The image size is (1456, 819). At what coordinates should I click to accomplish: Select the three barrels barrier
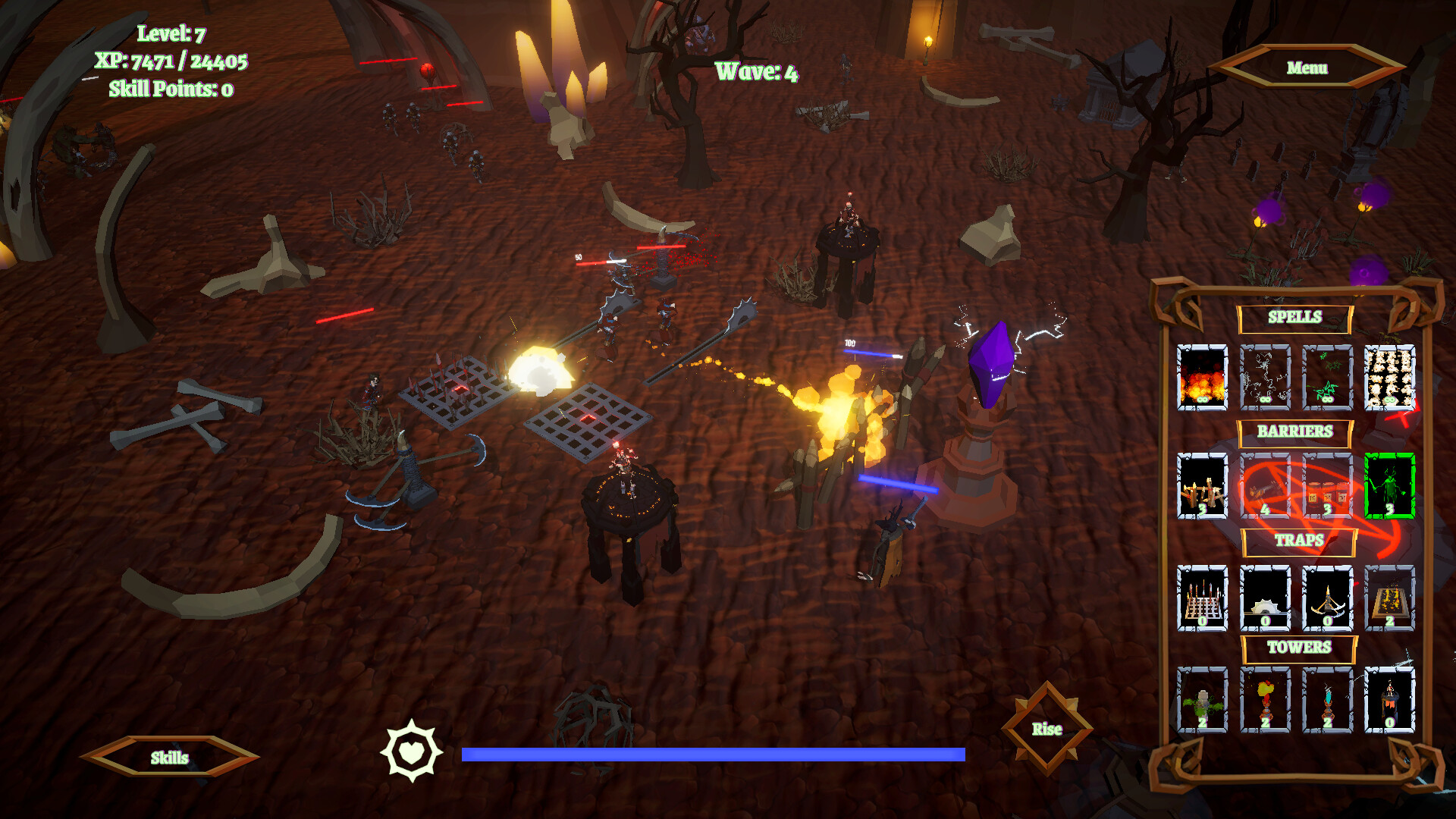coord(1327,486)
